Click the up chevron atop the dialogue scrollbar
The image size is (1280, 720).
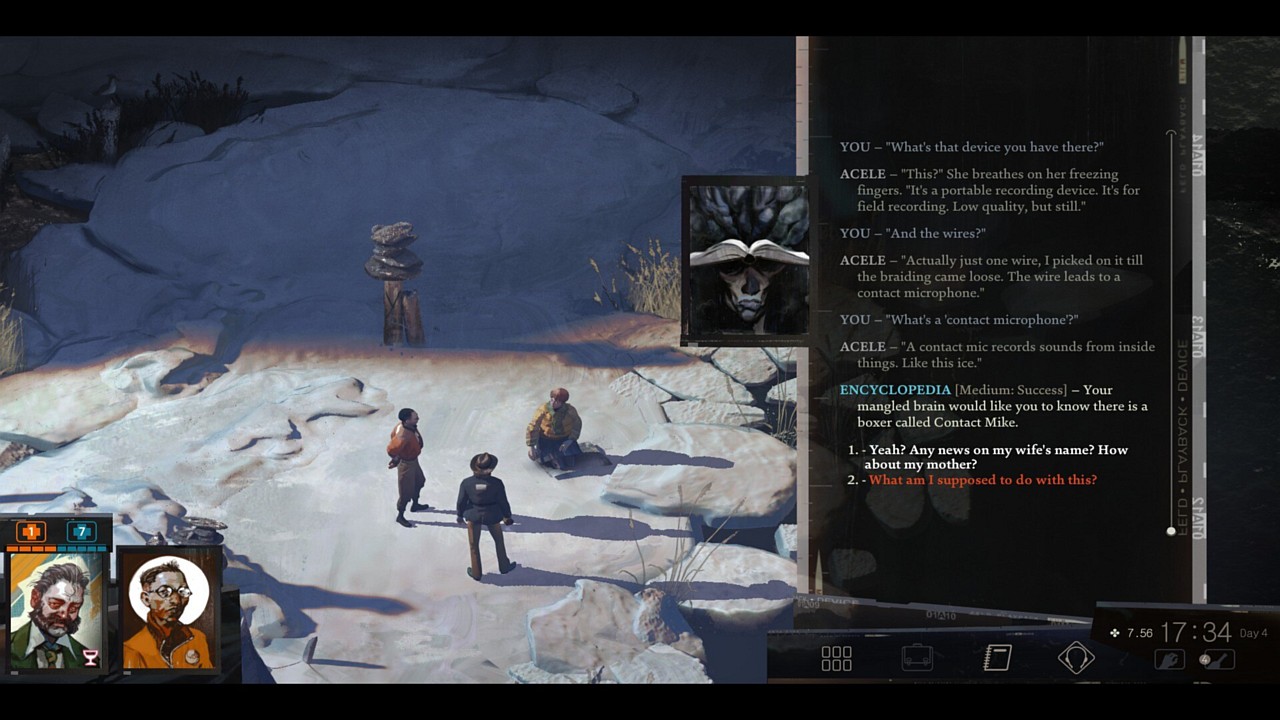pyautogui.click(x=1170, y=134)
